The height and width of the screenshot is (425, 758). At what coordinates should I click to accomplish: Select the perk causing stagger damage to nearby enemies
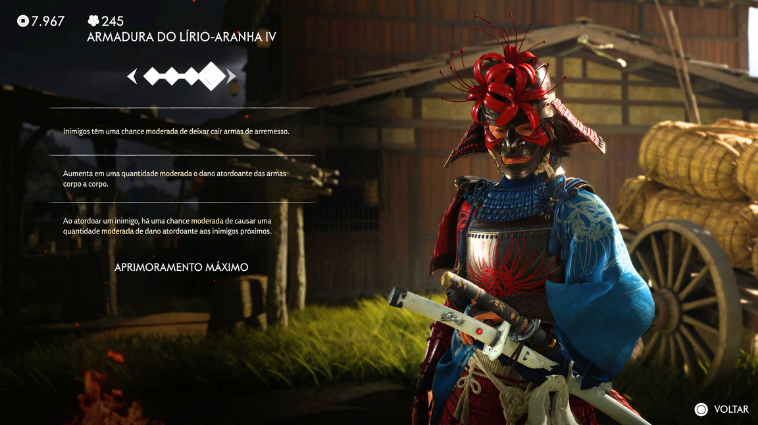(180, 226)
